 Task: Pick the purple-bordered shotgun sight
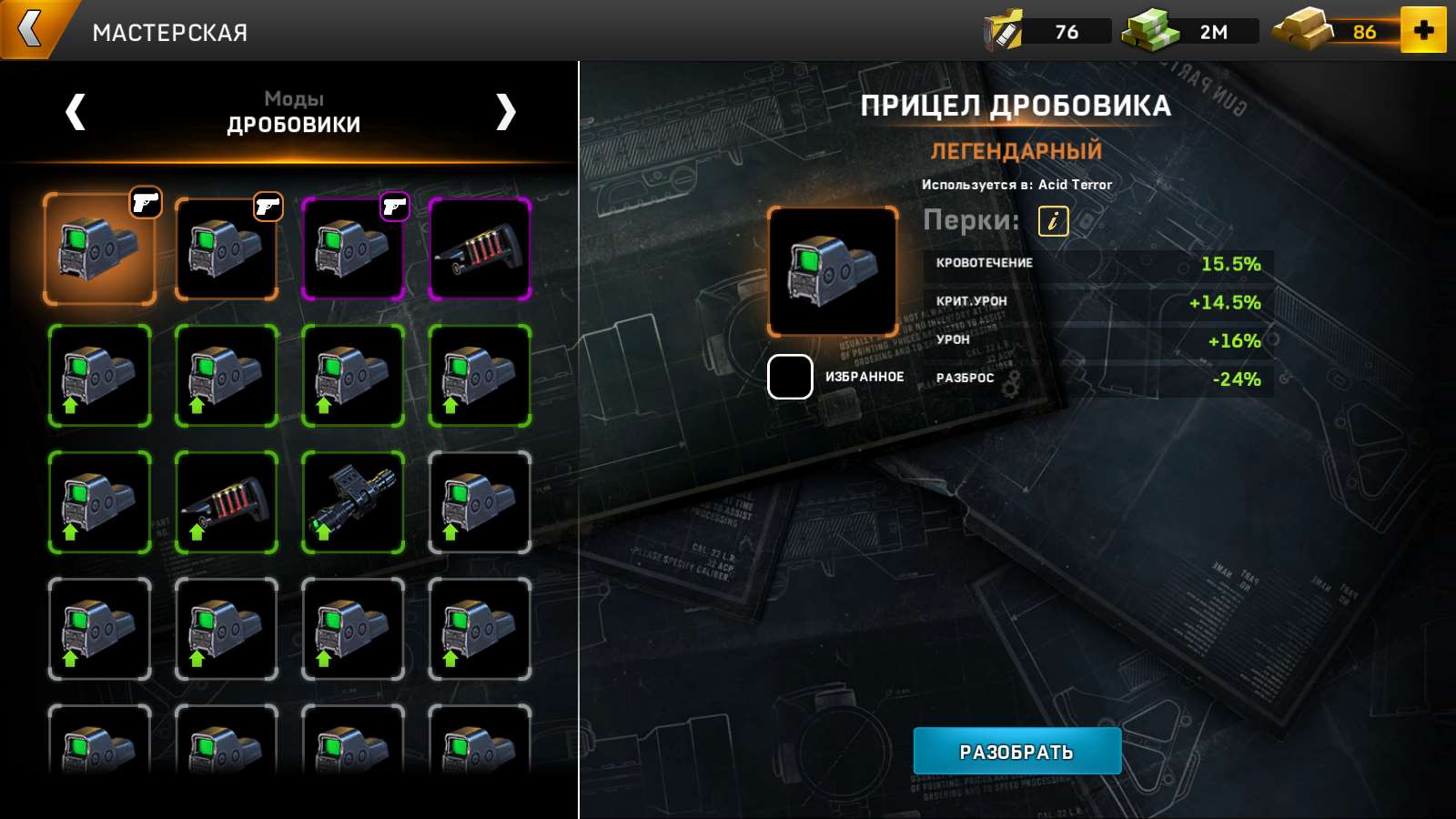[x=353, y=248]
